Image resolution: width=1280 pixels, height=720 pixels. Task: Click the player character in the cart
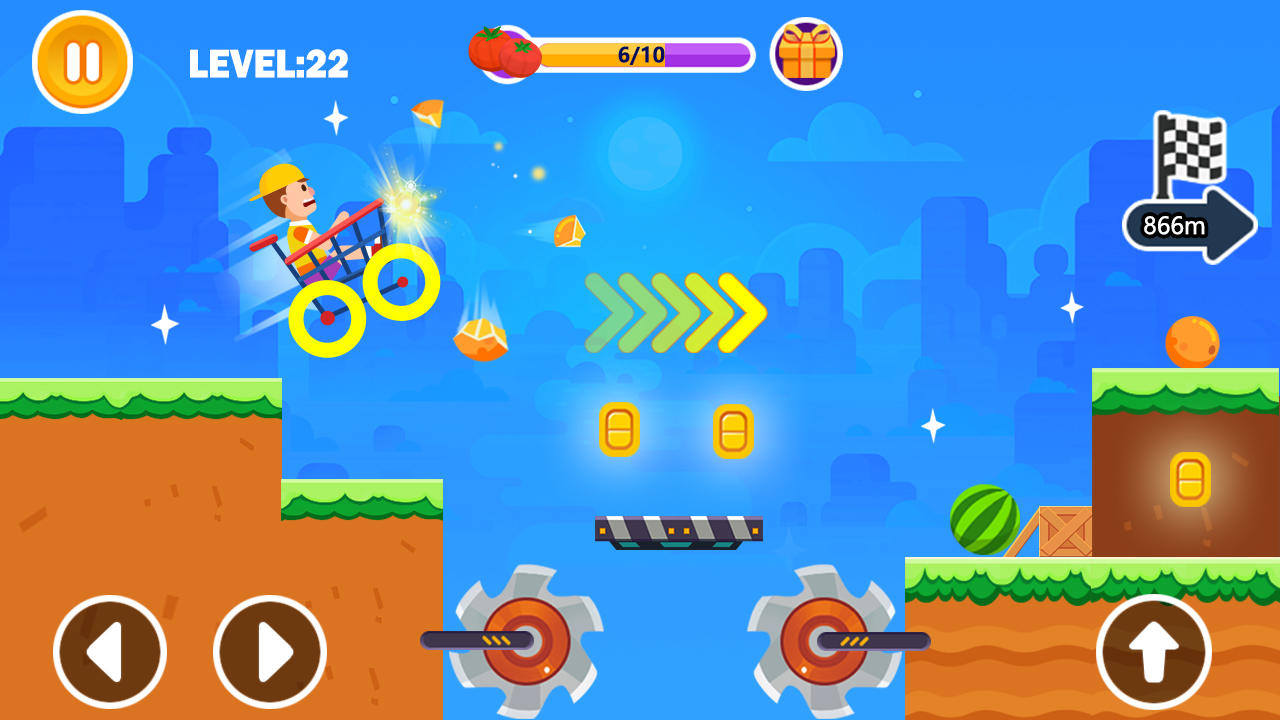(x=295, y=210)
